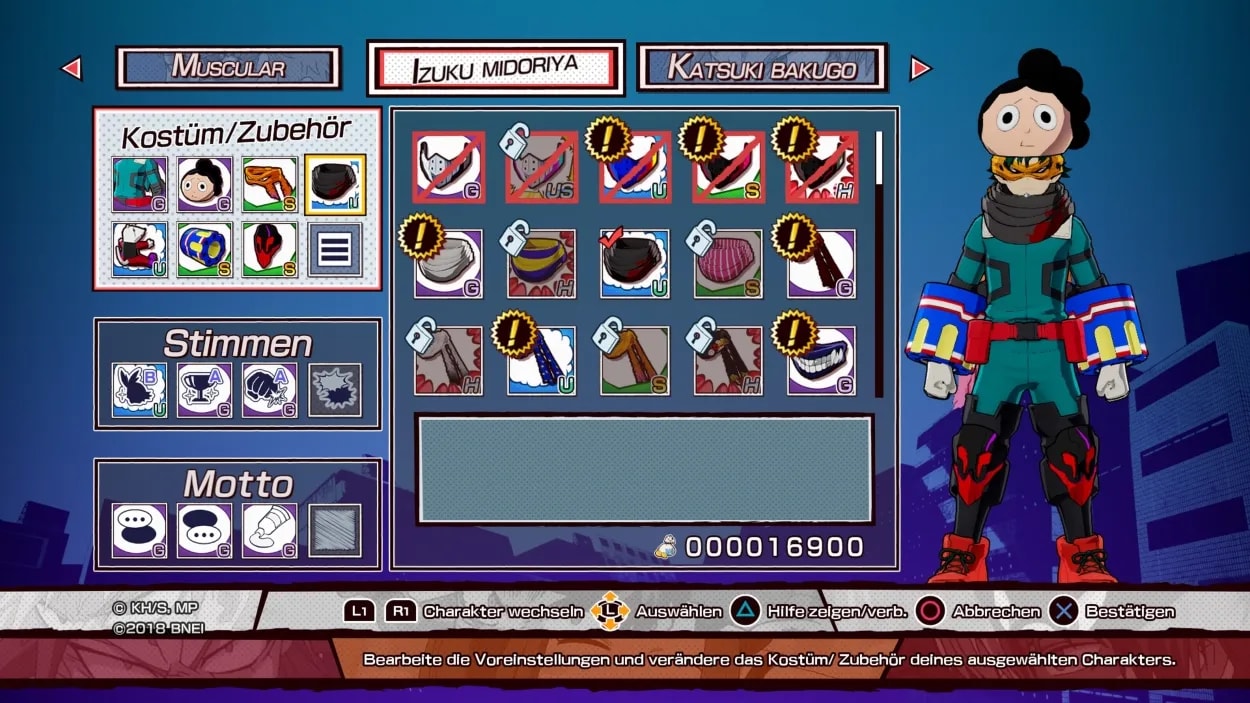1250x703 pixels.
Task: Select the green hero costume slot
Action: (140, 184)
